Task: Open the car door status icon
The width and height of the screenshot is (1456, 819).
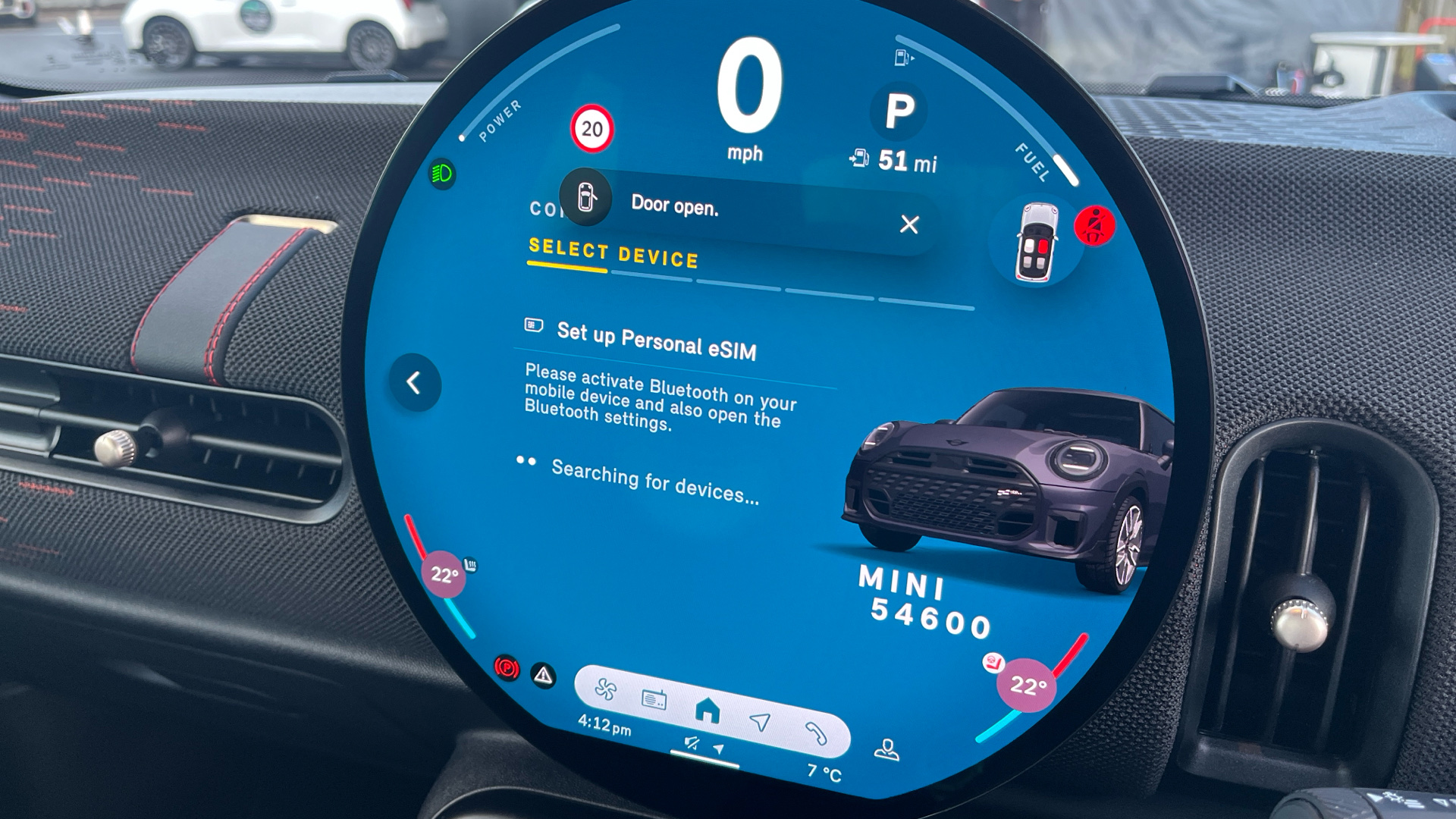Action: tap(1037, 242)
